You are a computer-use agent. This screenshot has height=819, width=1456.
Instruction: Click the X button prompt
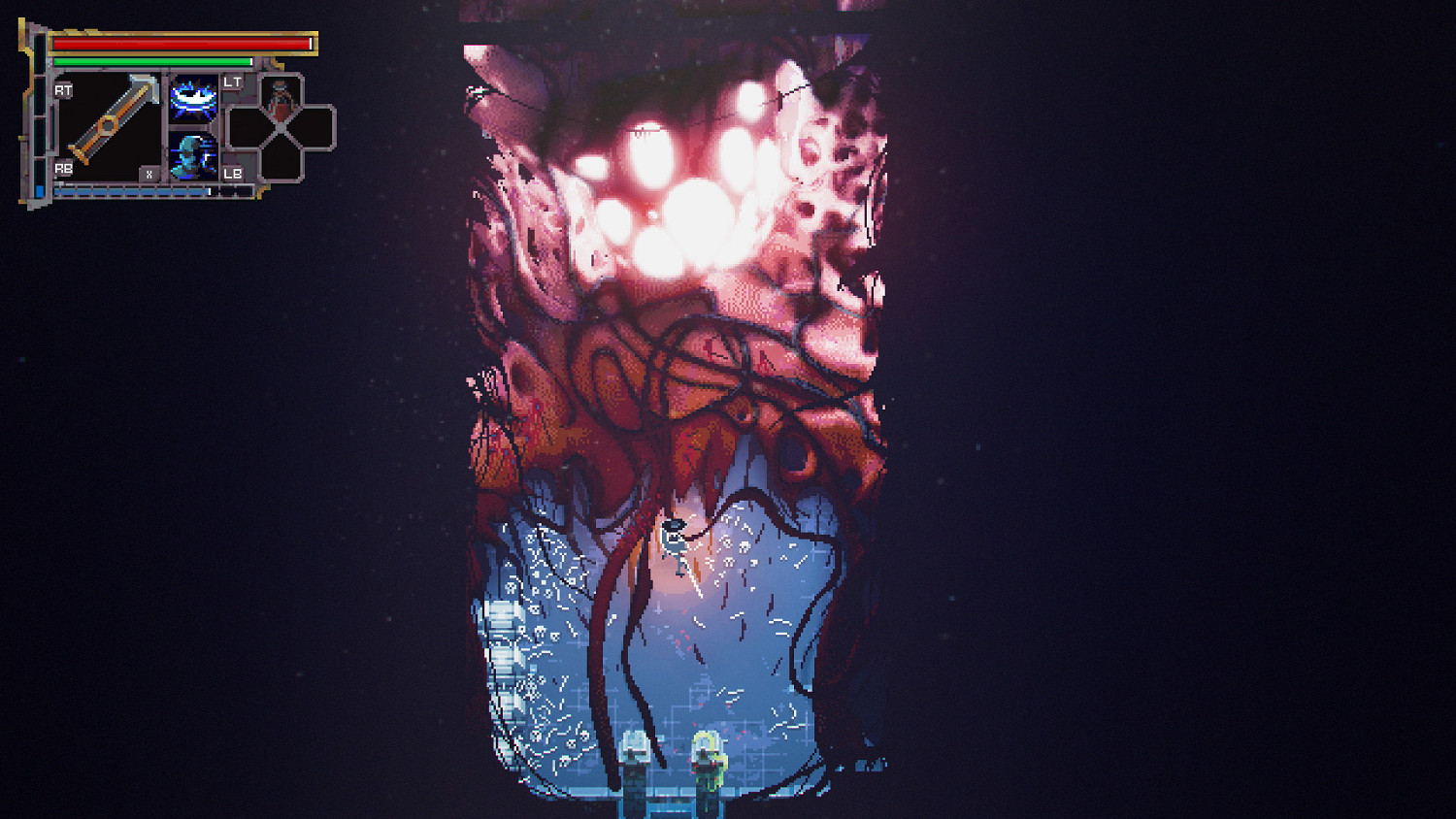149,173
